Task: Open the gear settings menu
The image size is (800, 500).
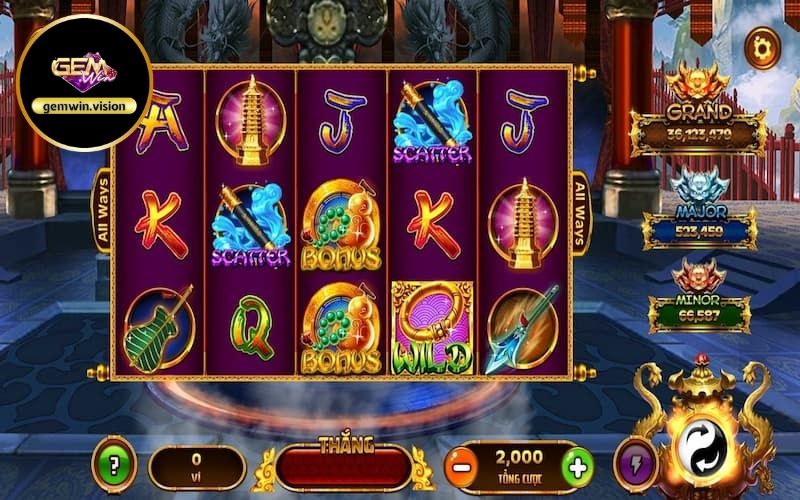Action: click(x=762, y=46)
